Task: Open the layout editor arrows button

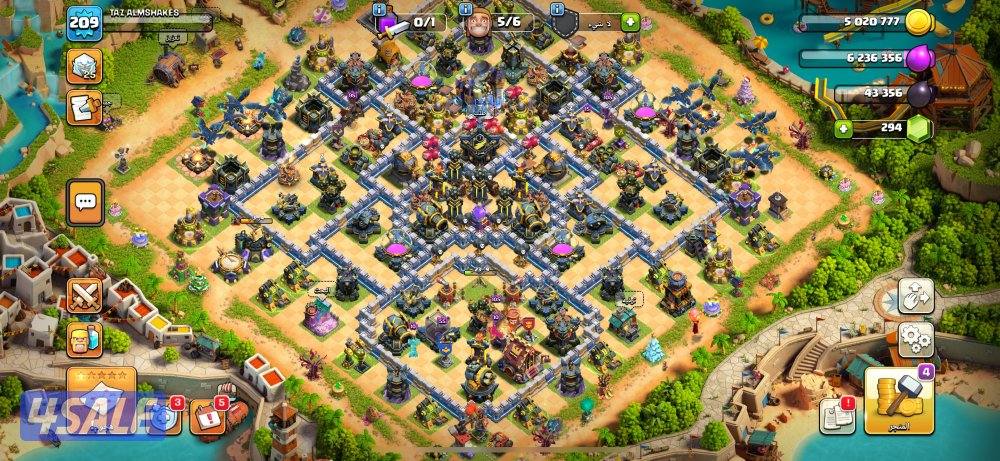Action: (x=915, y=296)
